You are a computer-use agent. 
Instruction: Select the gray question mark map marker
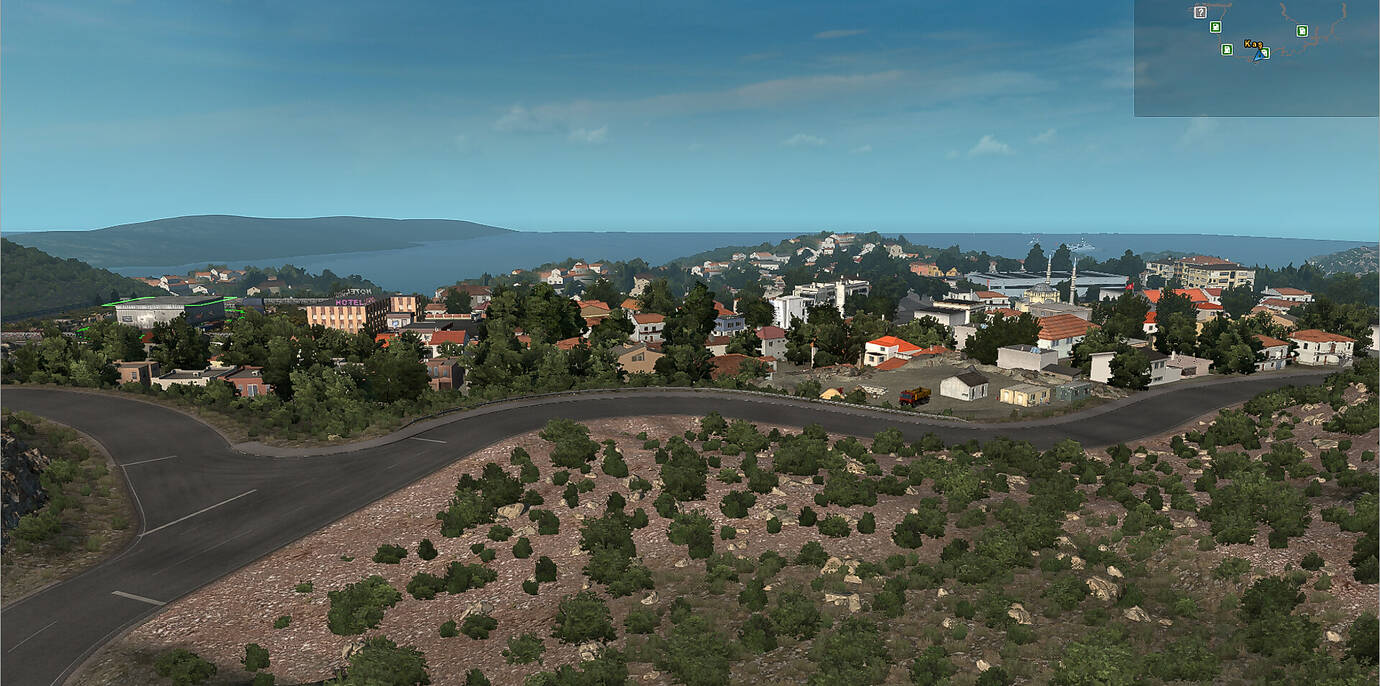coord(1200,12)
